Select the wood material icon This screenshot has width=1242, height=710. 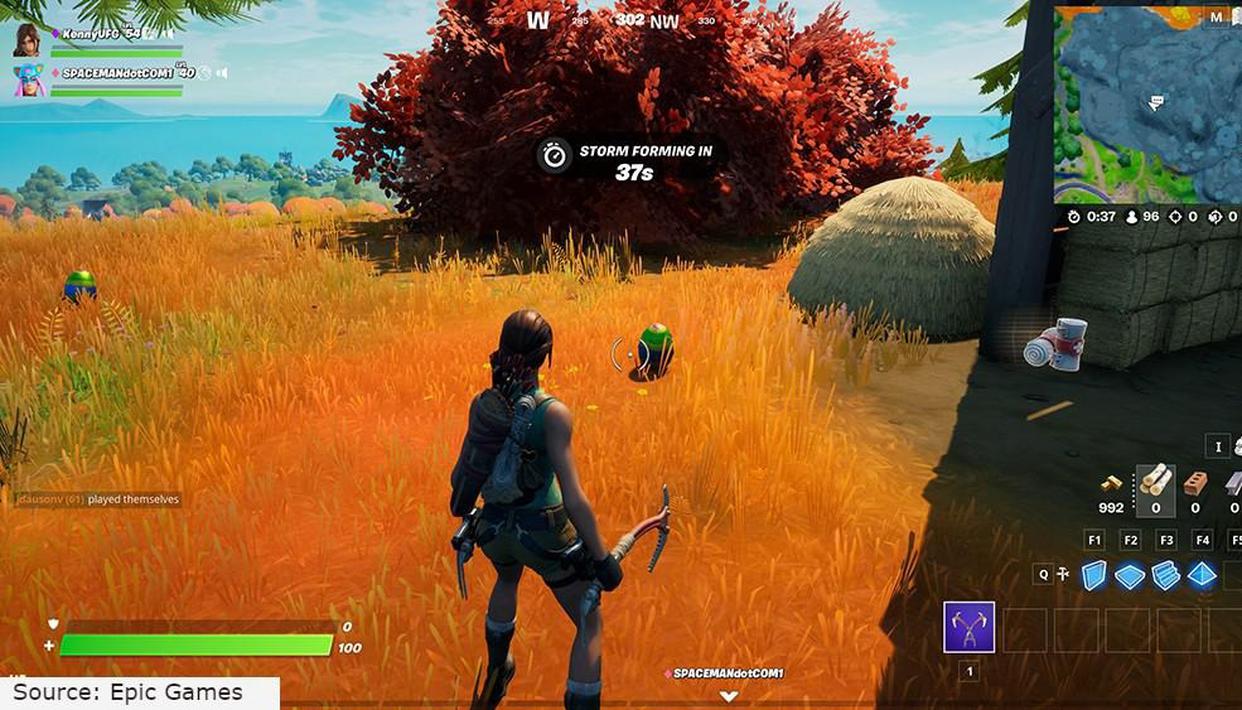point(1155,481)
